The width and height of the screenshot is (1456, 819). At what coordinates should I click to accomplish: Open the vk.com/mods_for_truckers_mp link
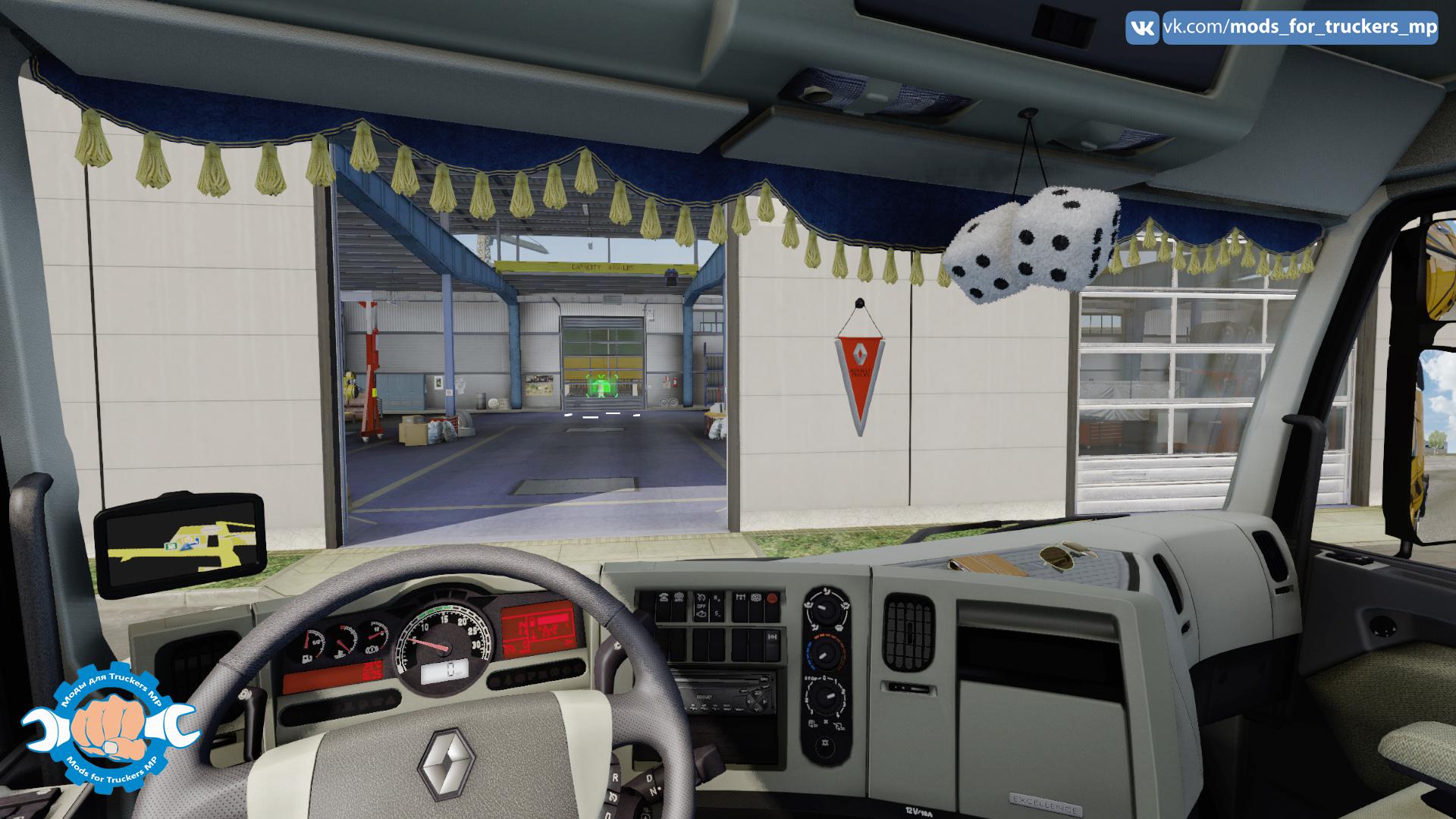[x=1300, y=28]
